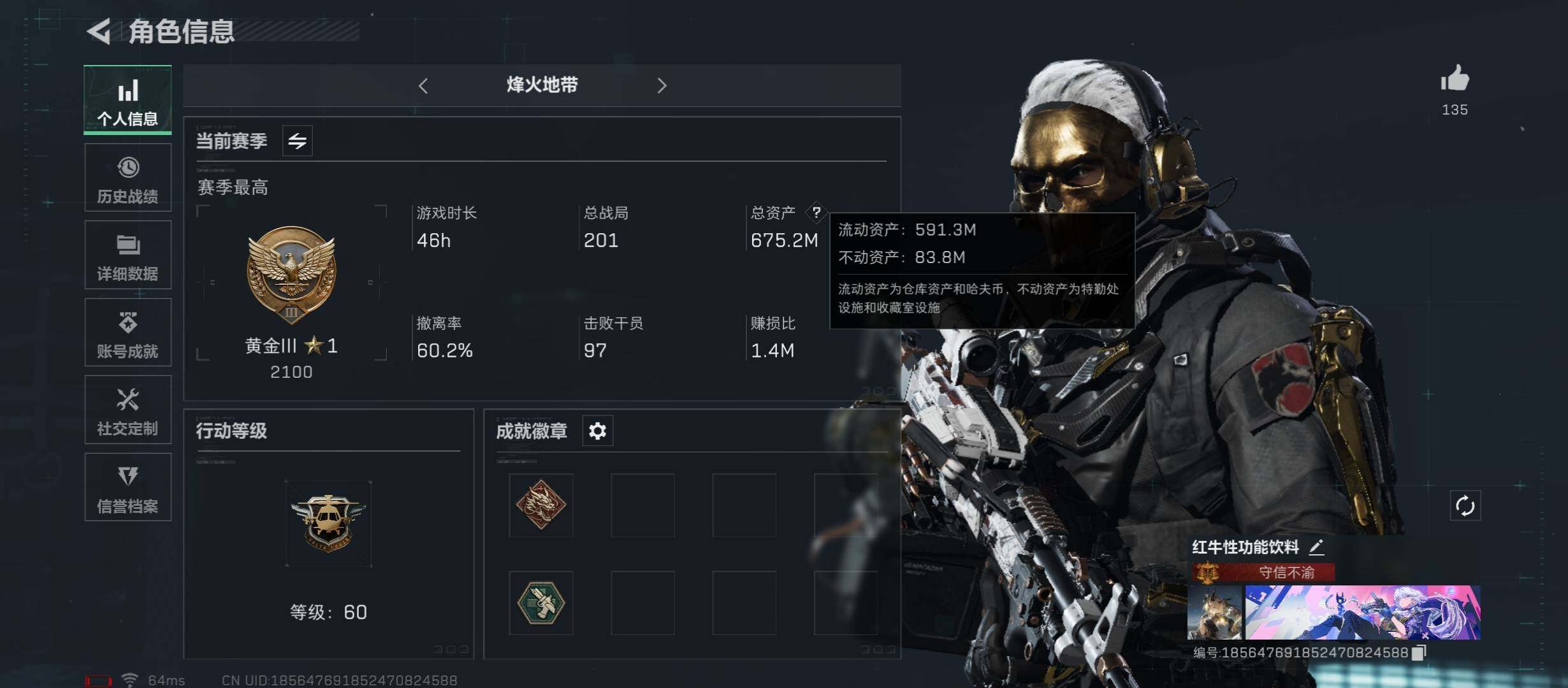
Task: Open 详细数据 detailed data section
Action: (127, 255)
